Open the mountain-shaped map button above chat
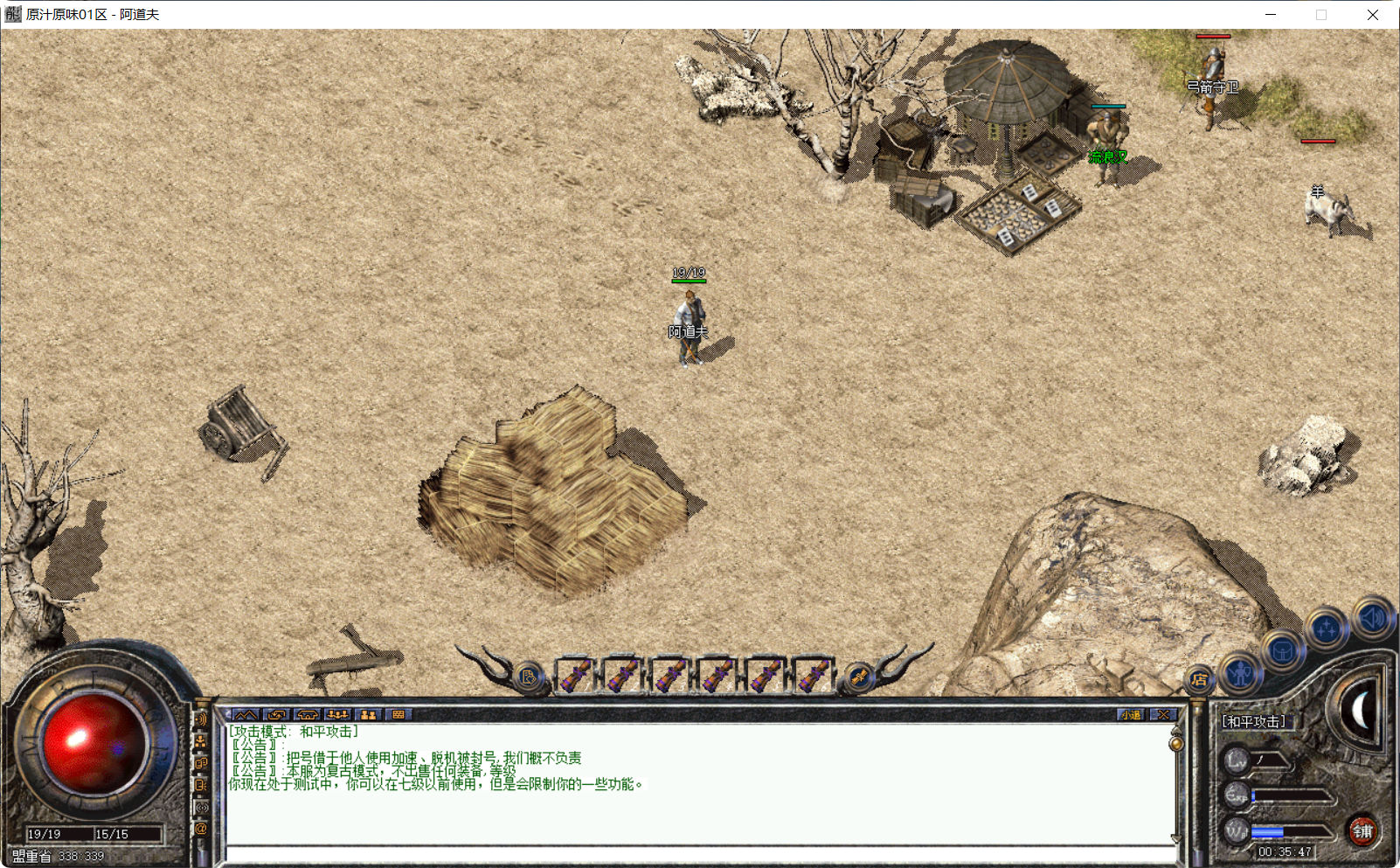 pyautogui.click(x=246, y=715)
